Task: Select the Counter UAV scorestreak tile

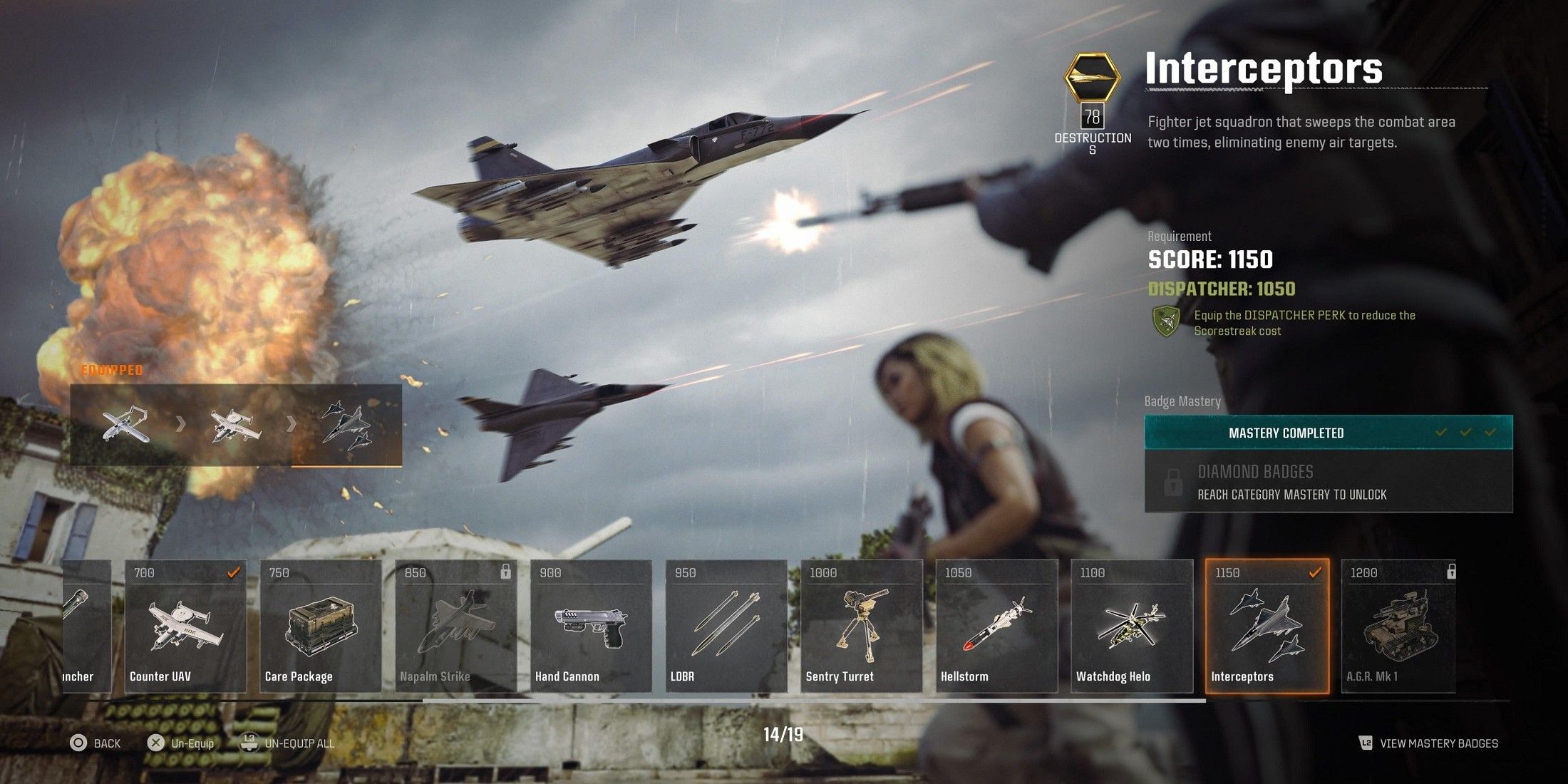Action: pos(185,626)
